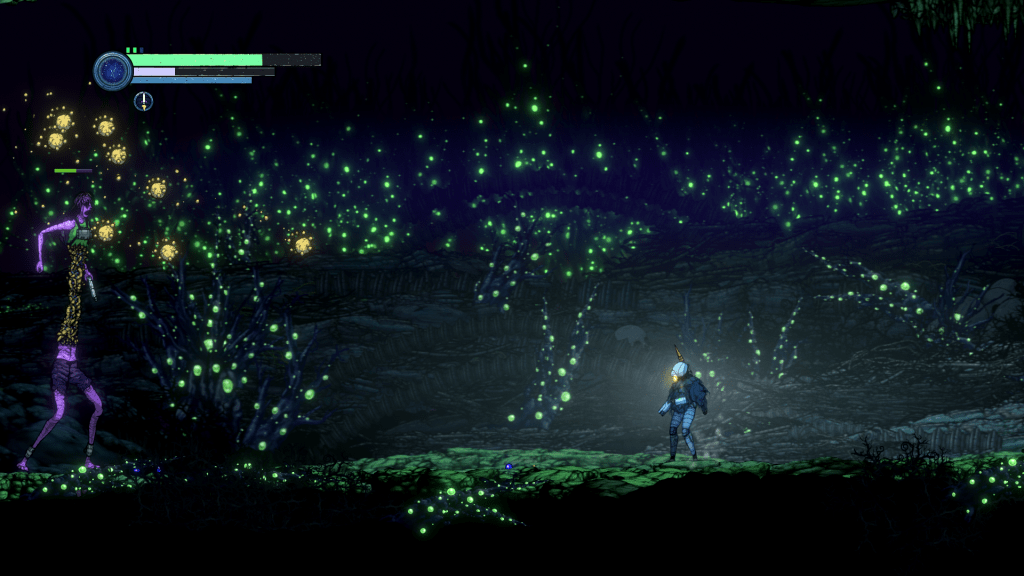Select the equipped sword weapon icon

tap(144, 100)
